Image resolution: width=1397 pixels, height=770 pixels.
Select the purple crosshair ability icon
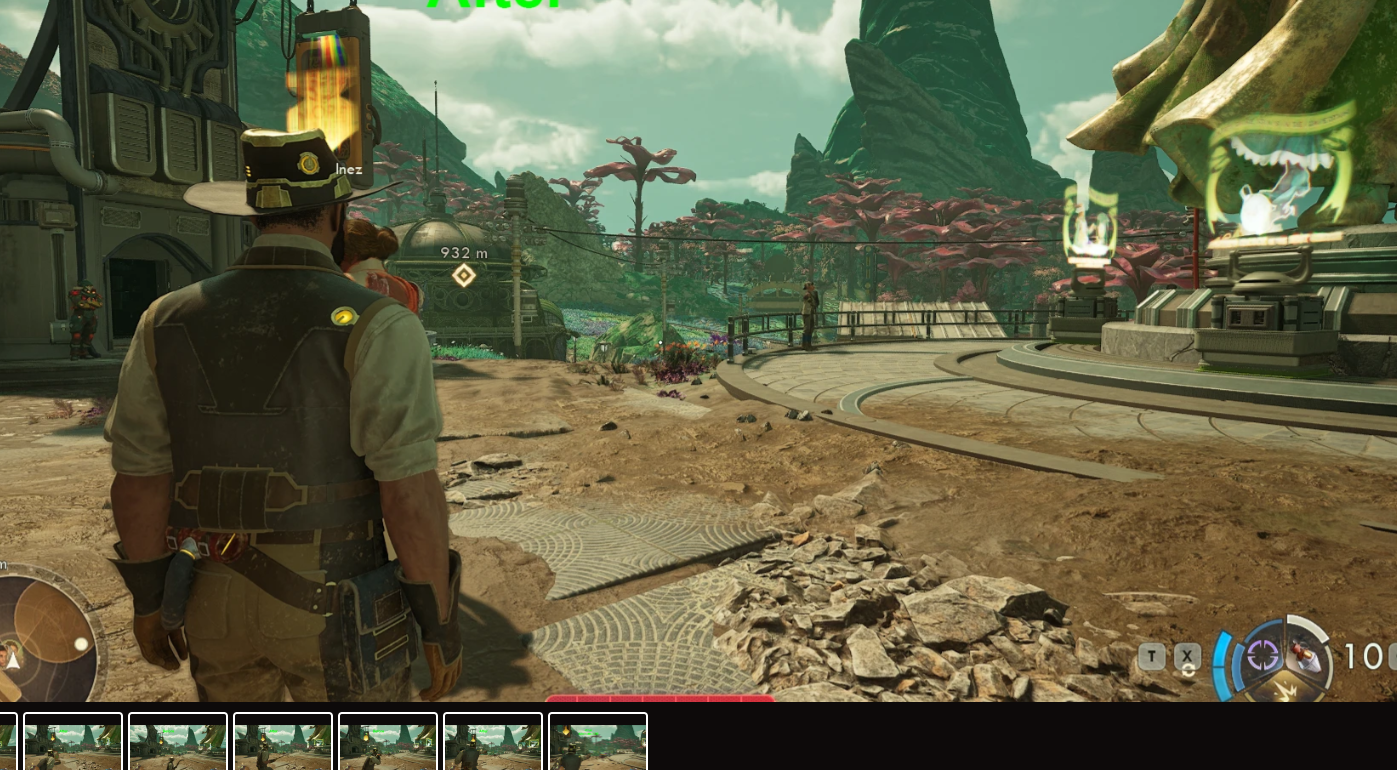point(1263,656)
